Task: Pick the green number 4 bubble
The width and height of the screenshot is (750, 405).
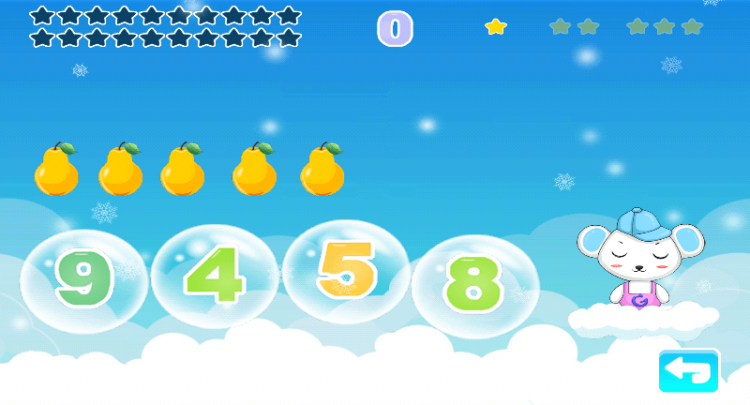Action: click(215, 273)
